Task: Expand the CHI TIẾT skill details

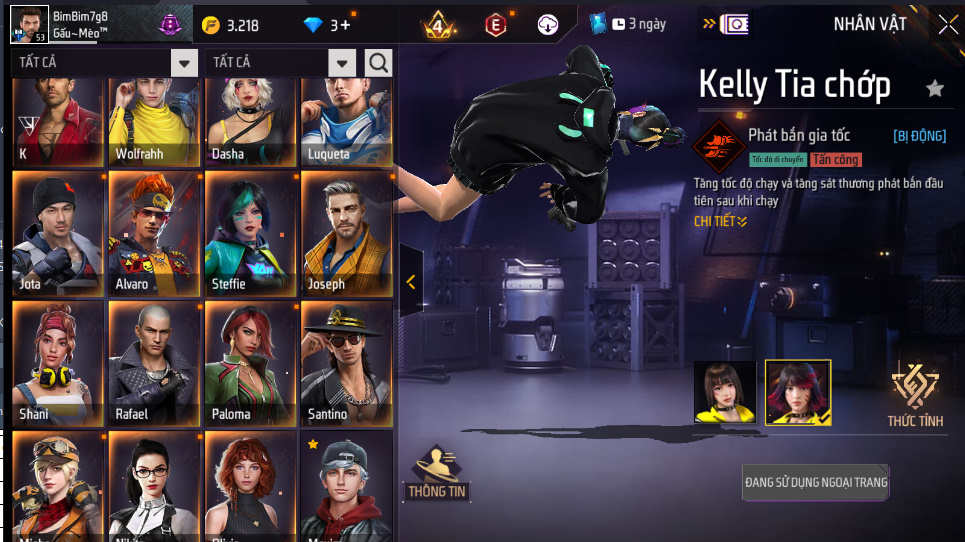Action: click(x=720, y=221)
